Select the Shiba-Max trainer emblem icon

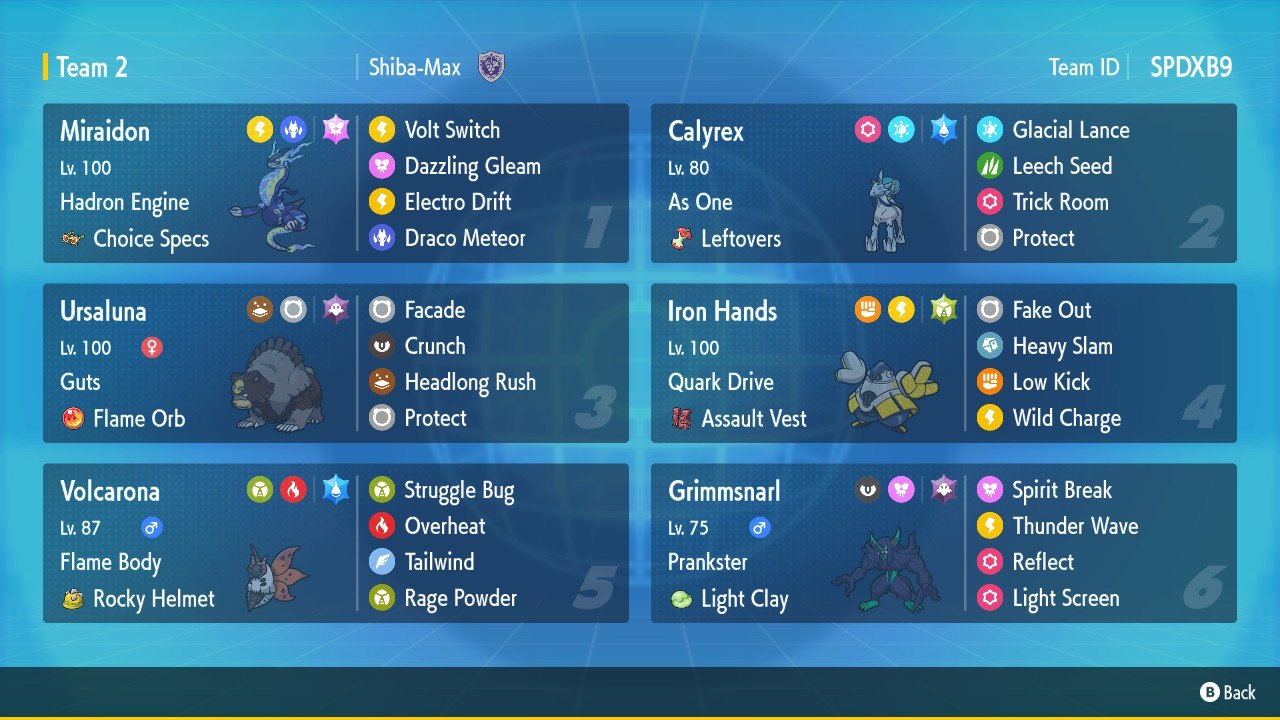click(x=491, y=67)
